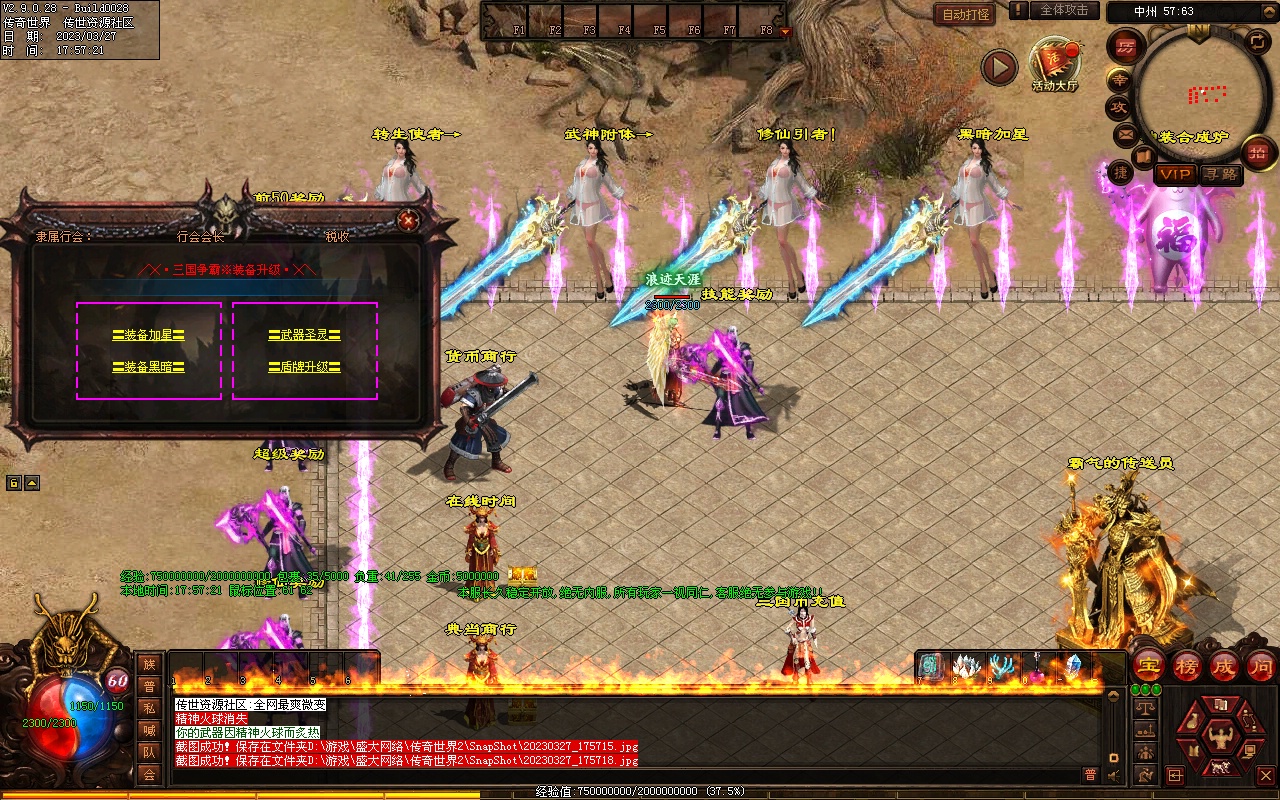Select the 队 team chat channel
Image resolution: width=1280 pixels, height=800 pixels.
pos(149,752)
